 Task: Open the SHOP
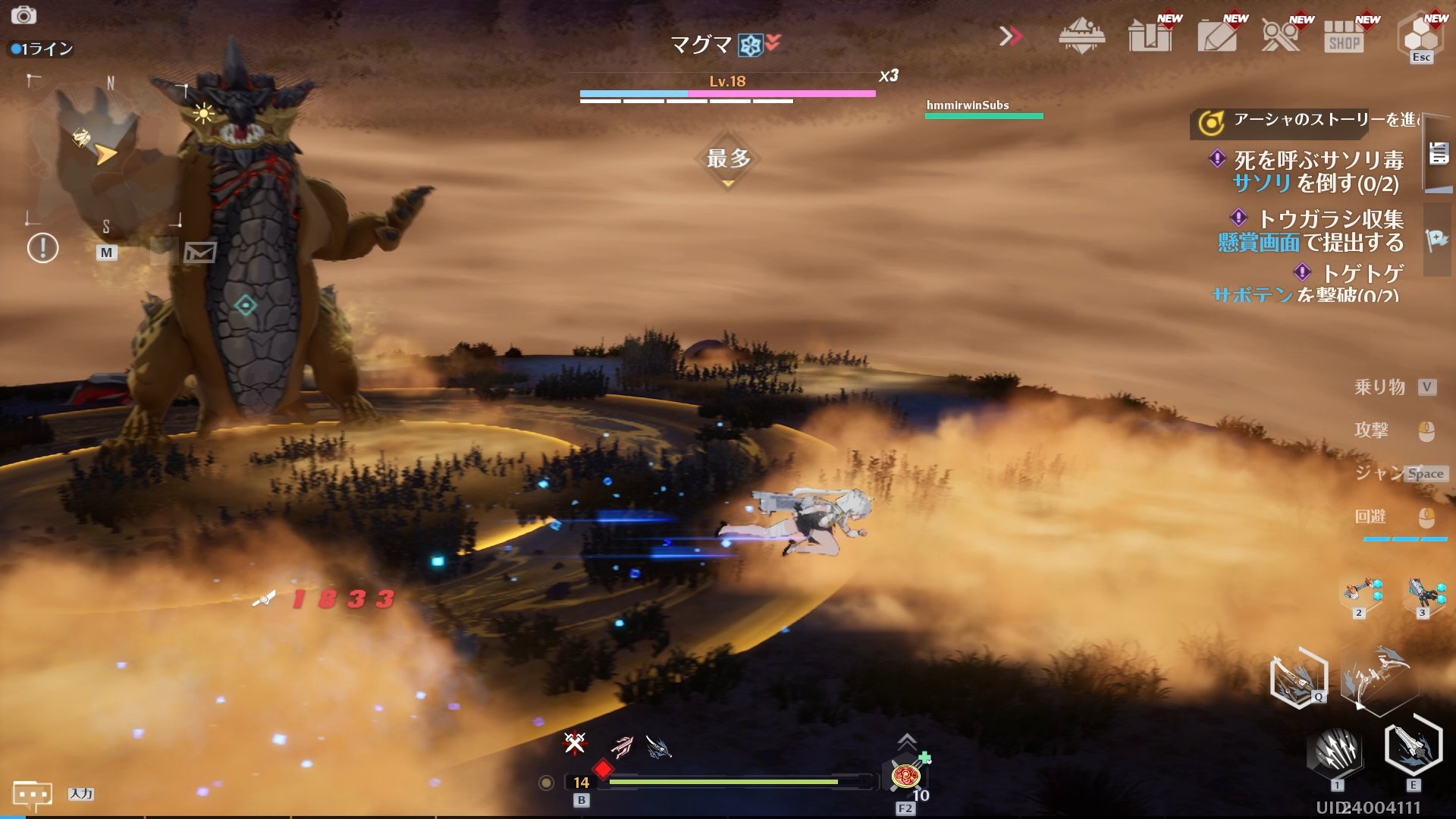(1345, 36)
